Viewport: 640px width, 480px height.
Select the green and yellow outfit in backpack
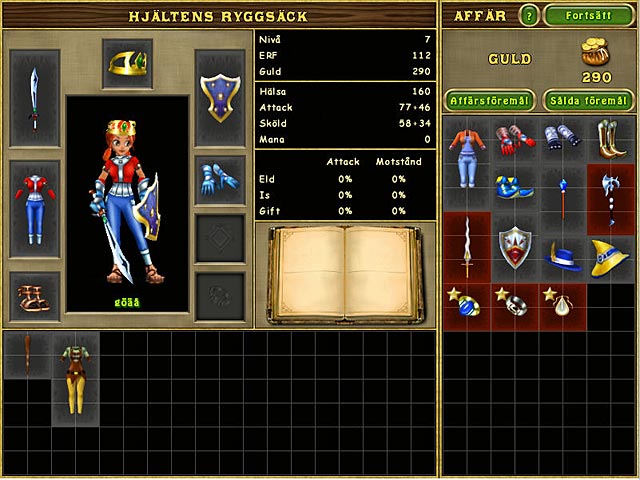pyautogui.click(x=73, y=378)
